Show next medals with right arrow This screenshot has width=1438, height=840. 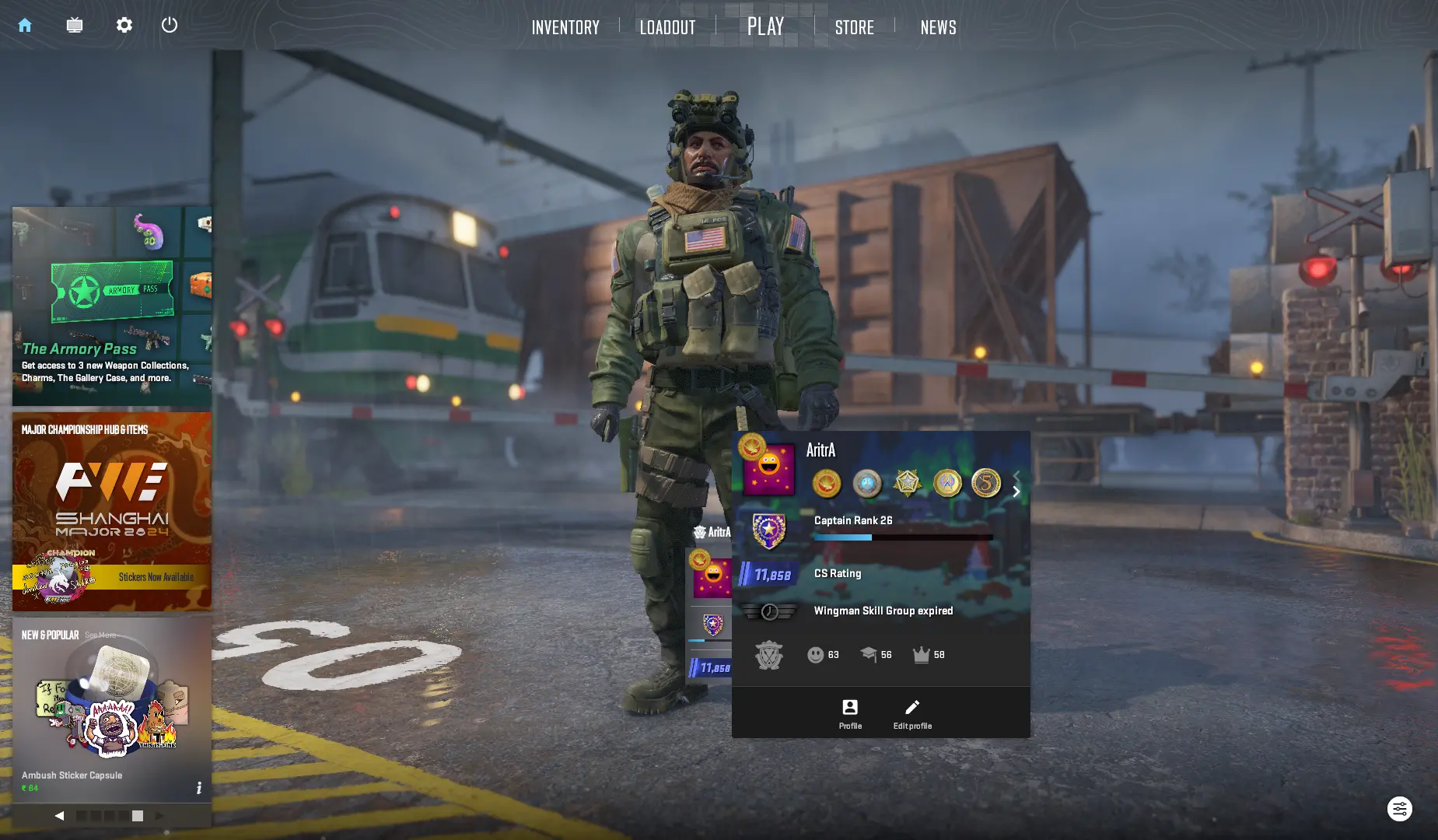coord(1016,492)
